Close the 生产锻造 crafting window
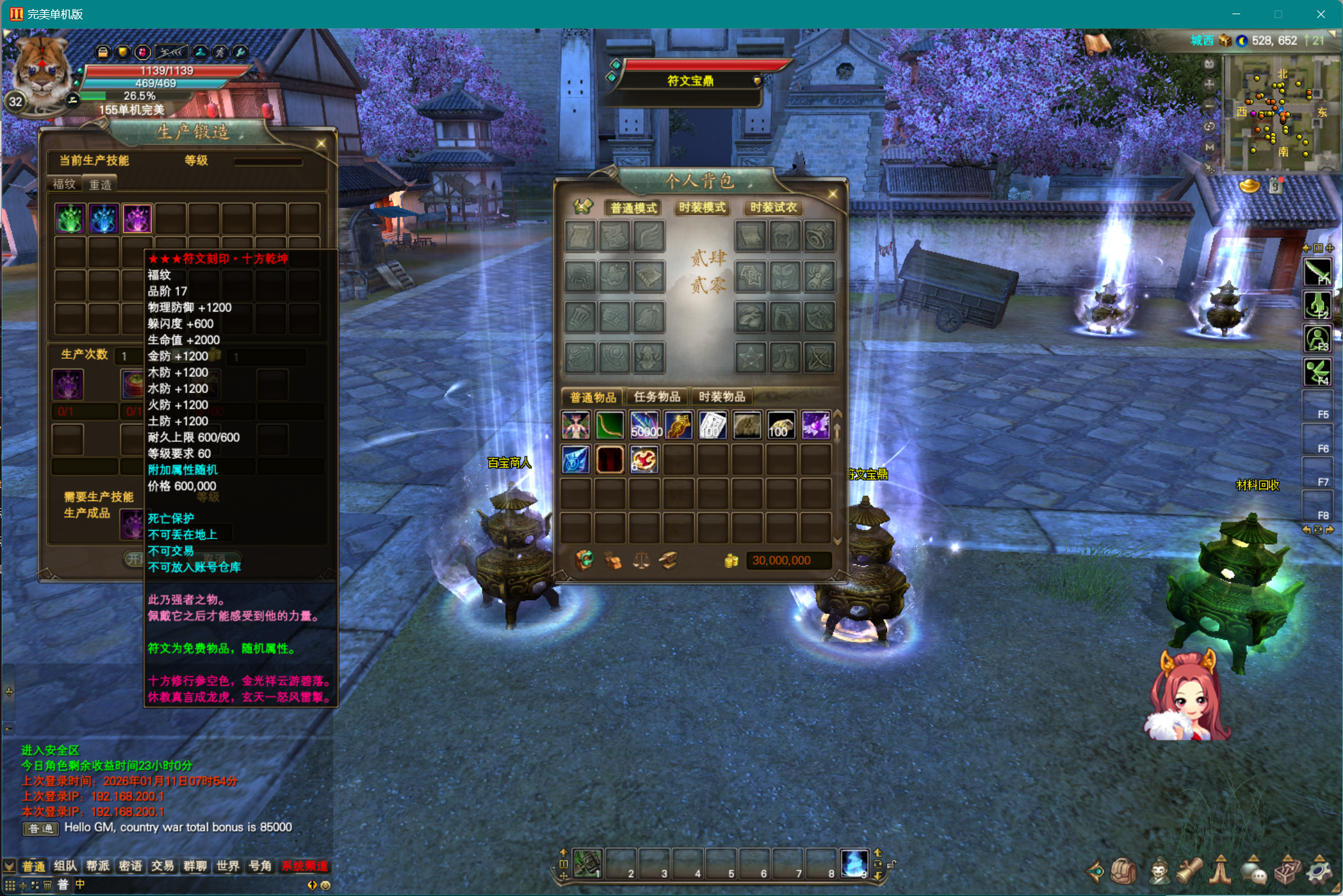This screenshot has width=1343, height=896. click(x=321, y=144)
